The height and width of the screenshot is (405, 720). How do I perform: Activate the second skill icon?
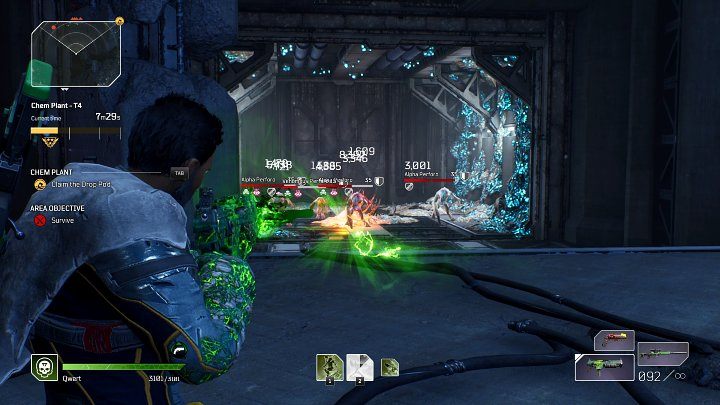(360, 367)
